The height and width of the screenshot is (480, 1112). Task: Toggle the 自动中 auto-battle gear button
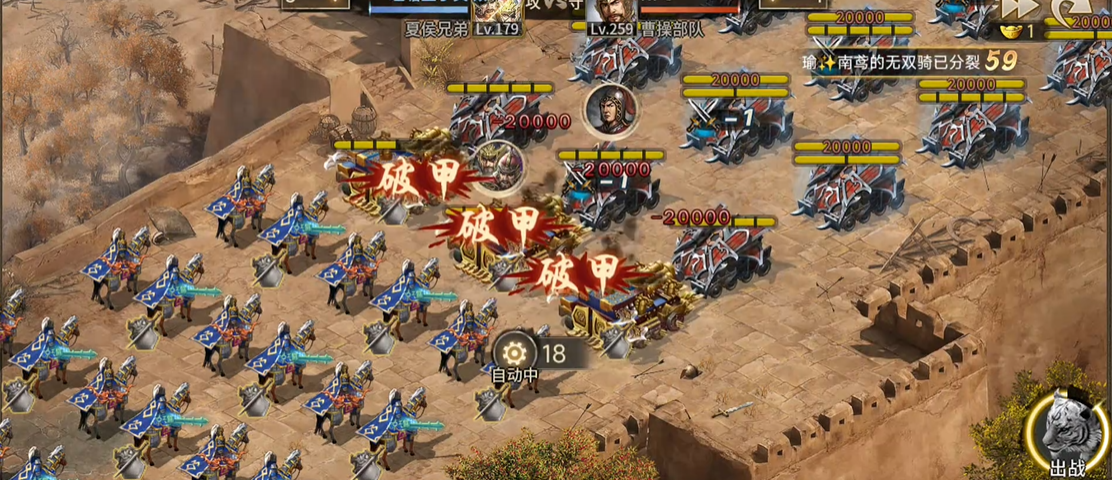coord(516,353)
